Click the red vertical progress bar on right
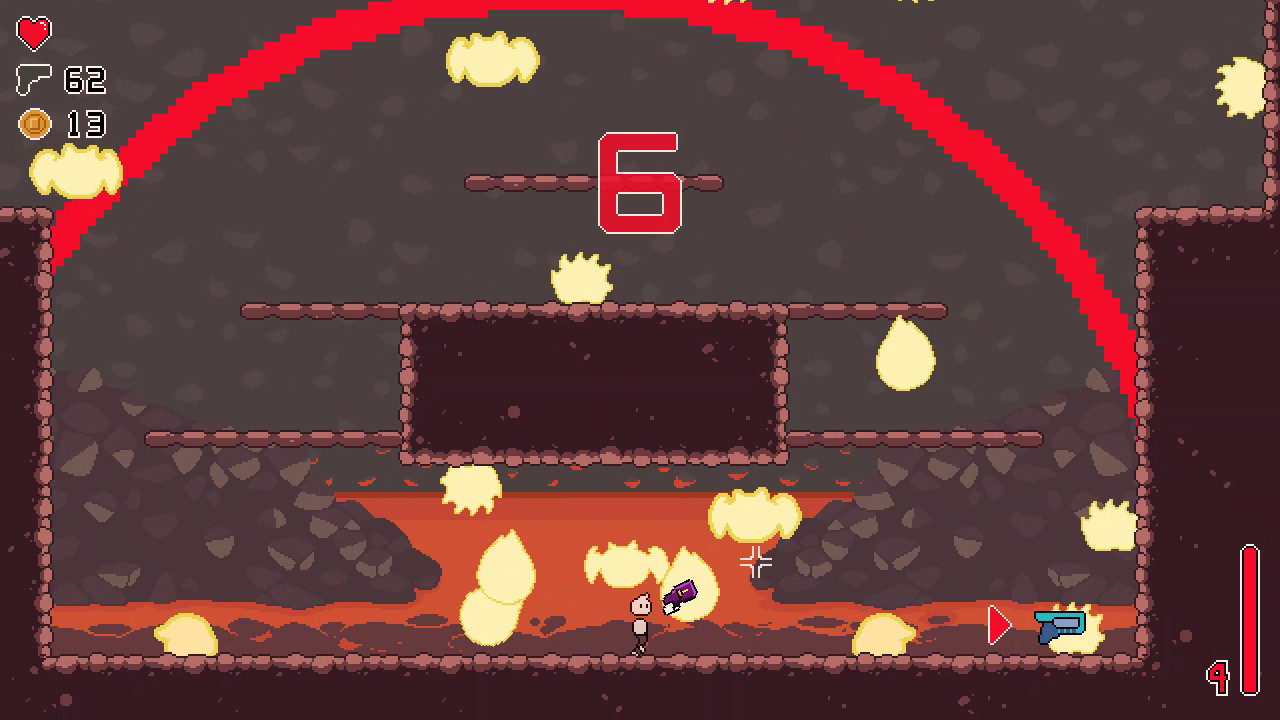This screenshot has width=1280, height=720. 1251,600
